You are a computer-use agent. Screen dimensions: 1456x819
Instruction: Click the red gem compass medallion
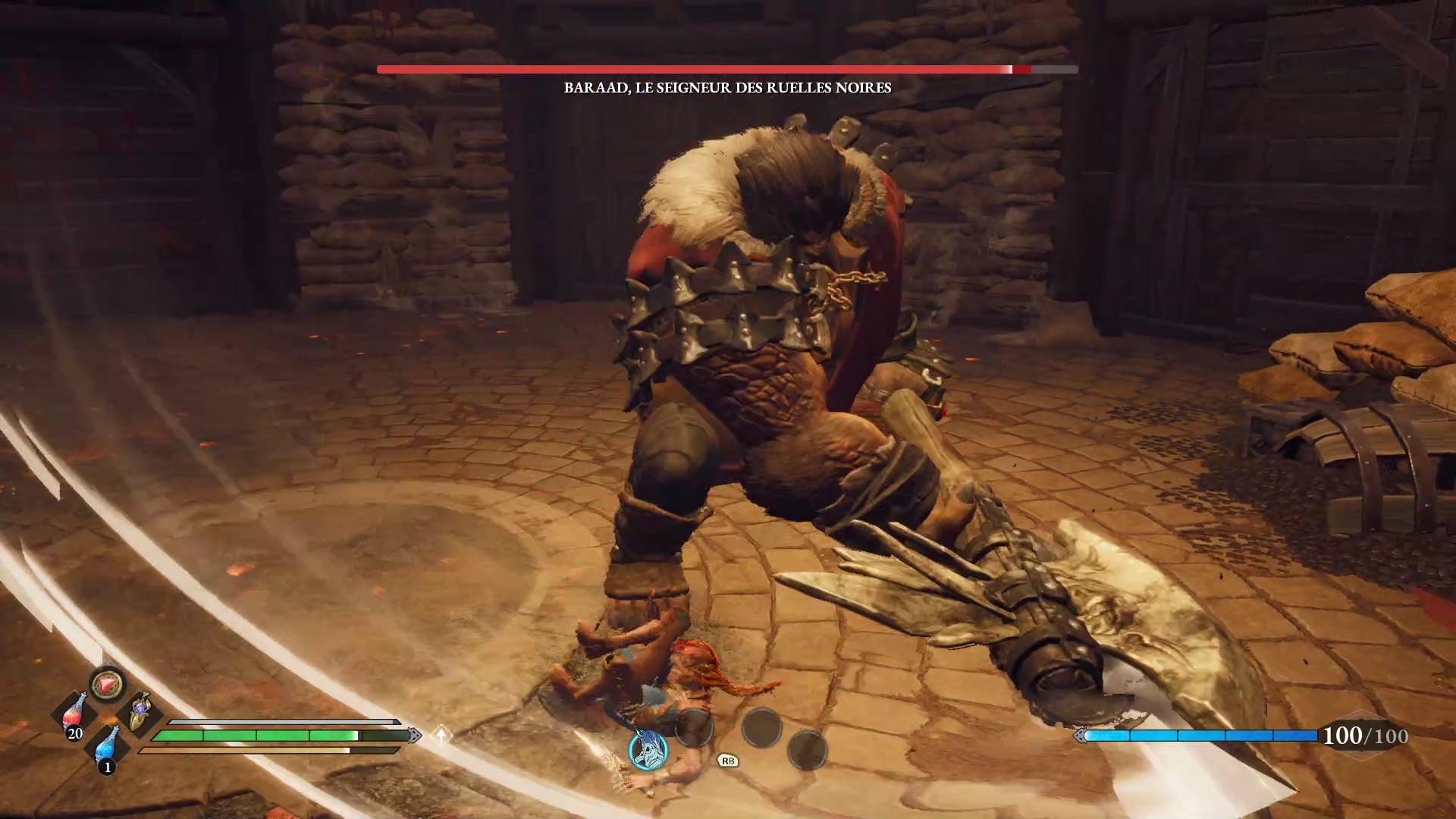pos(107,684)
